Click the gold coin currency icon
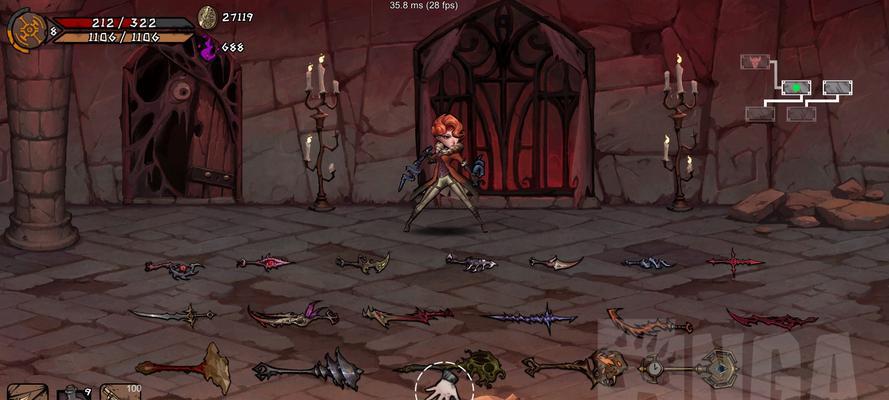The height and width of the screenshot is (400, 889). [207, 17]
